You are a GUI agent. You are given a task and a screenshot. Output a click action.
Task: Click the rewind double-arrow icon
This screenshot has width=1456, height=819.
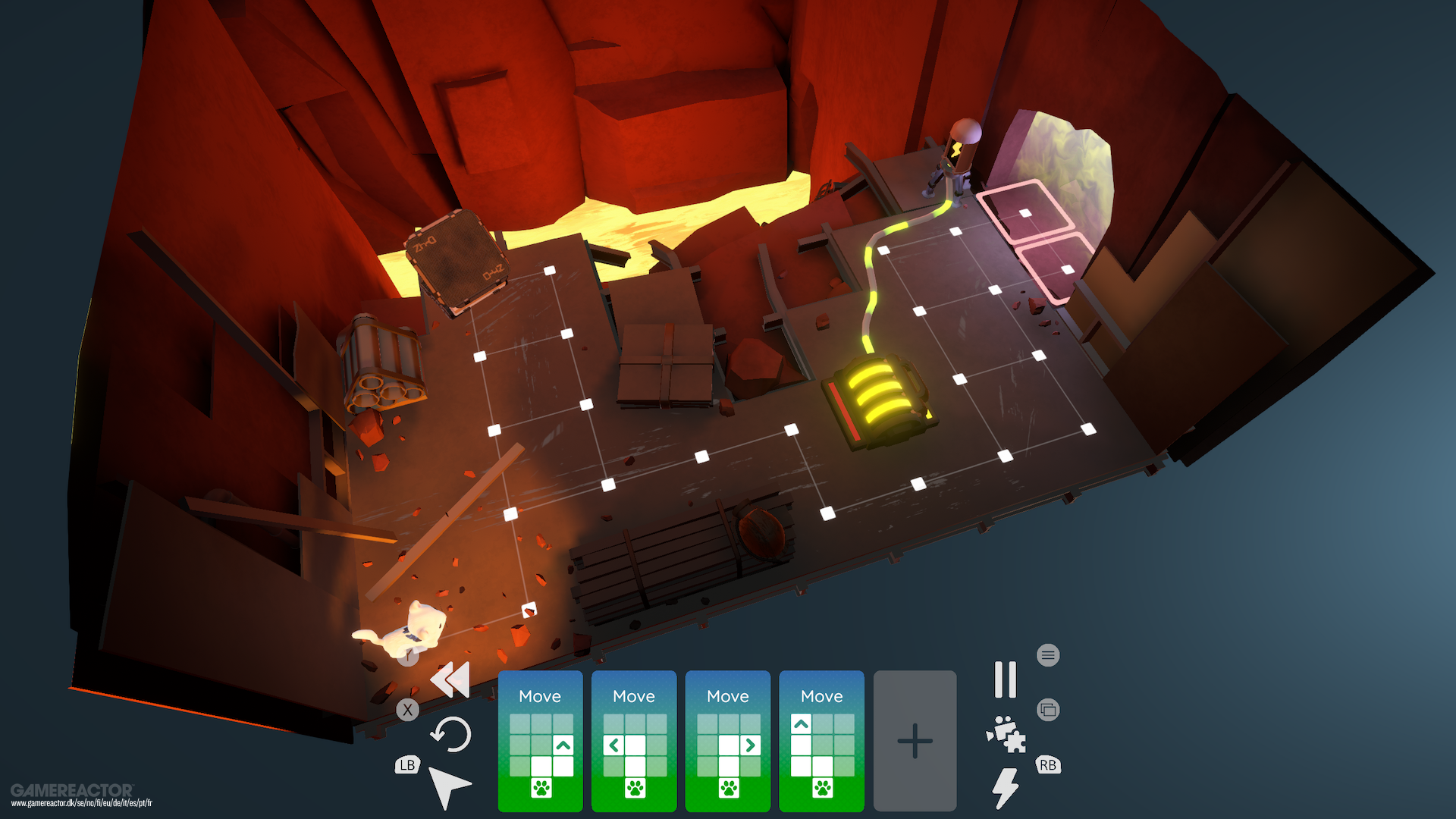tap(450, 680)
